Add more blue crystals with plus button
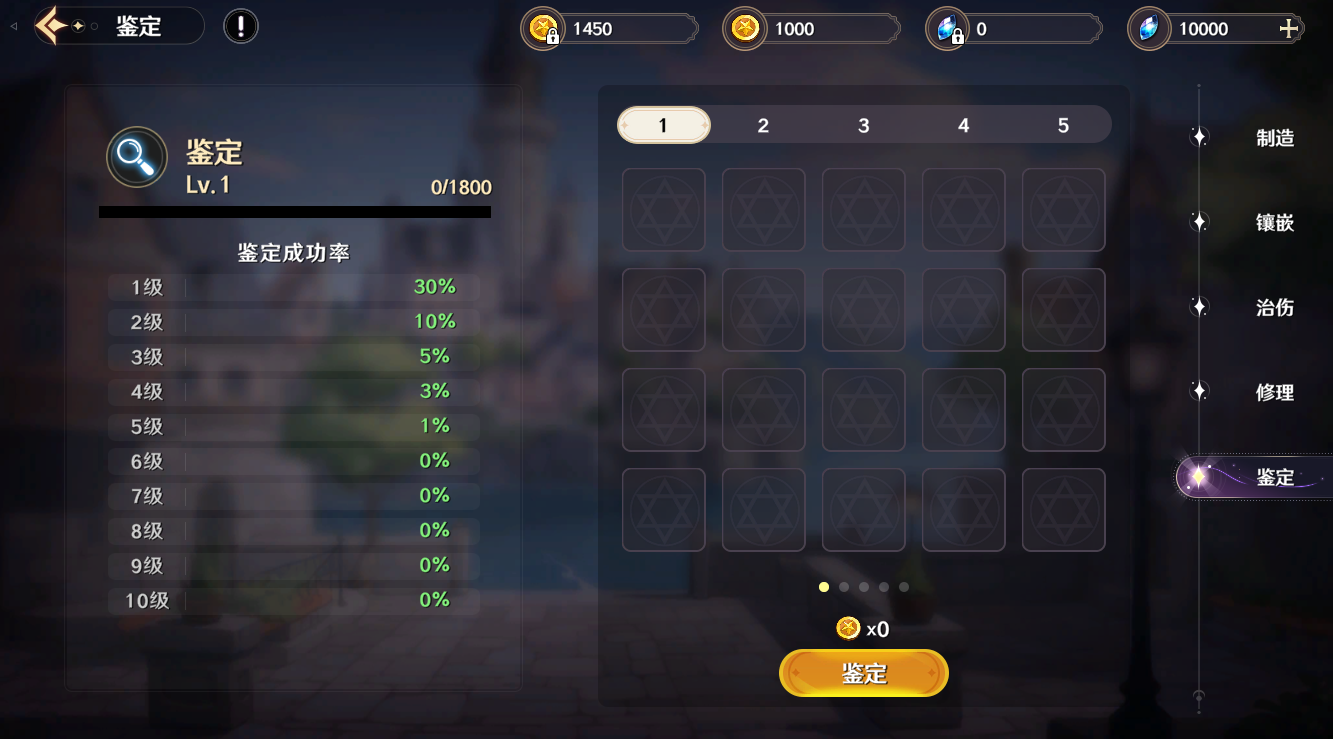Image resolution: width=1333 pixels, height=739 pixels. [x=1289, y=29]
